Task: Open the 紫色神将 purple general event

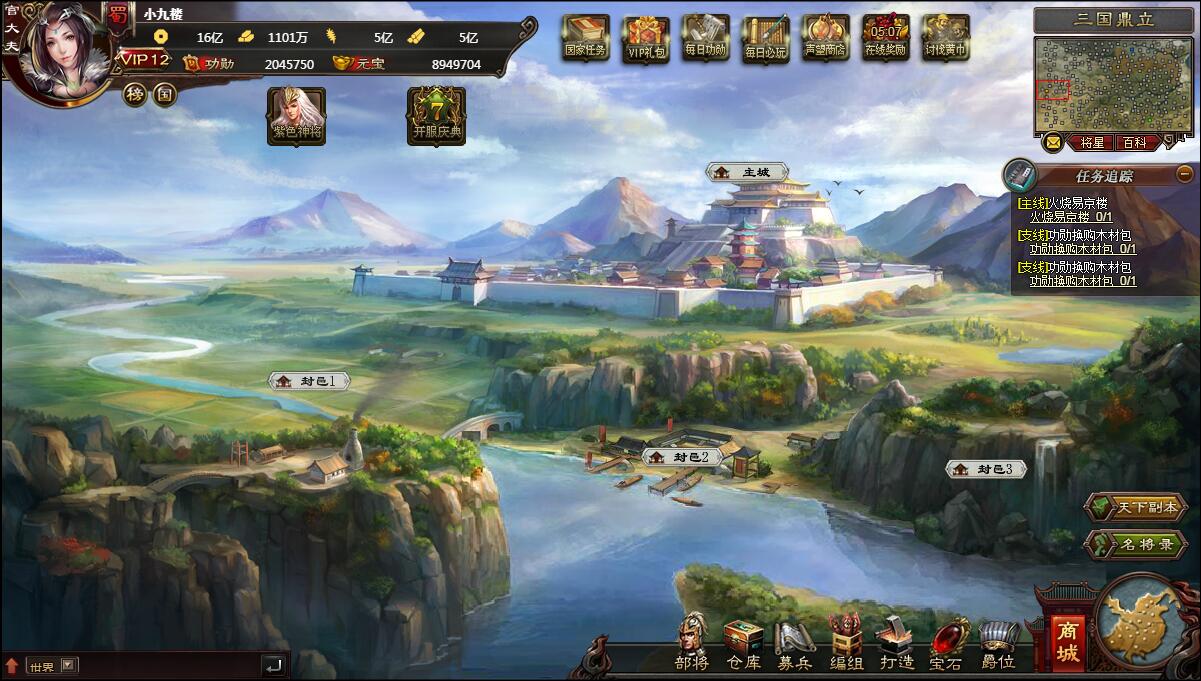Action: (x=296, y=115)
